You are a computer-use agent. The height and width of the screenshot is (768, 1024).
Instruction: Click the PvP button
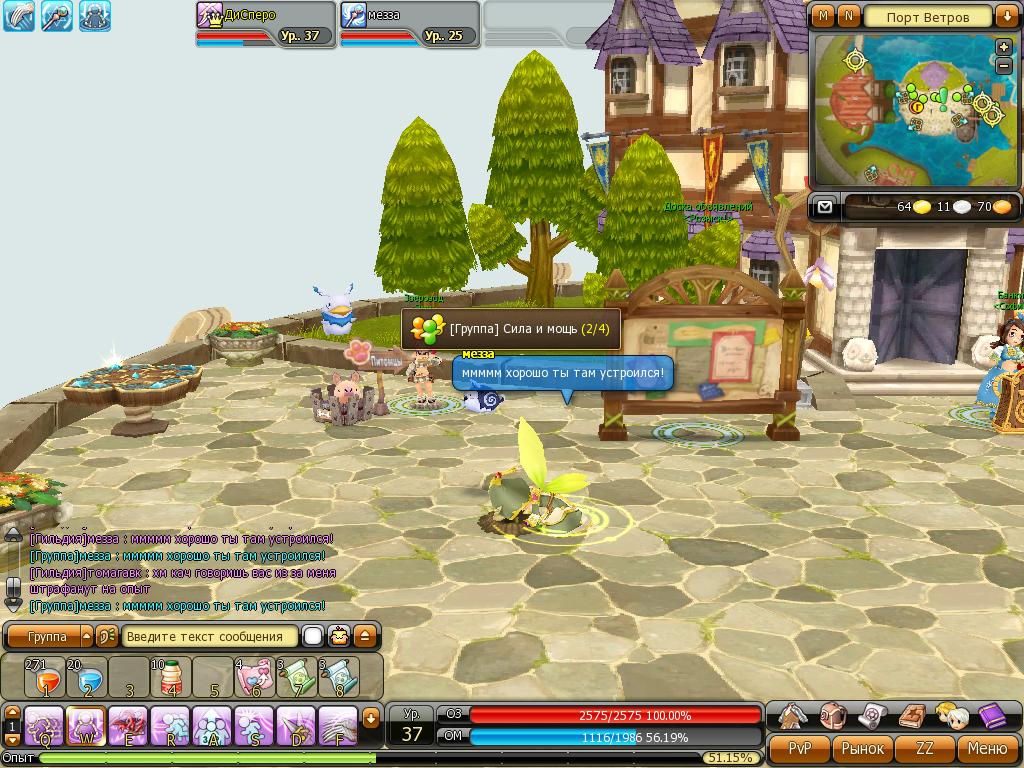(799, 748)
